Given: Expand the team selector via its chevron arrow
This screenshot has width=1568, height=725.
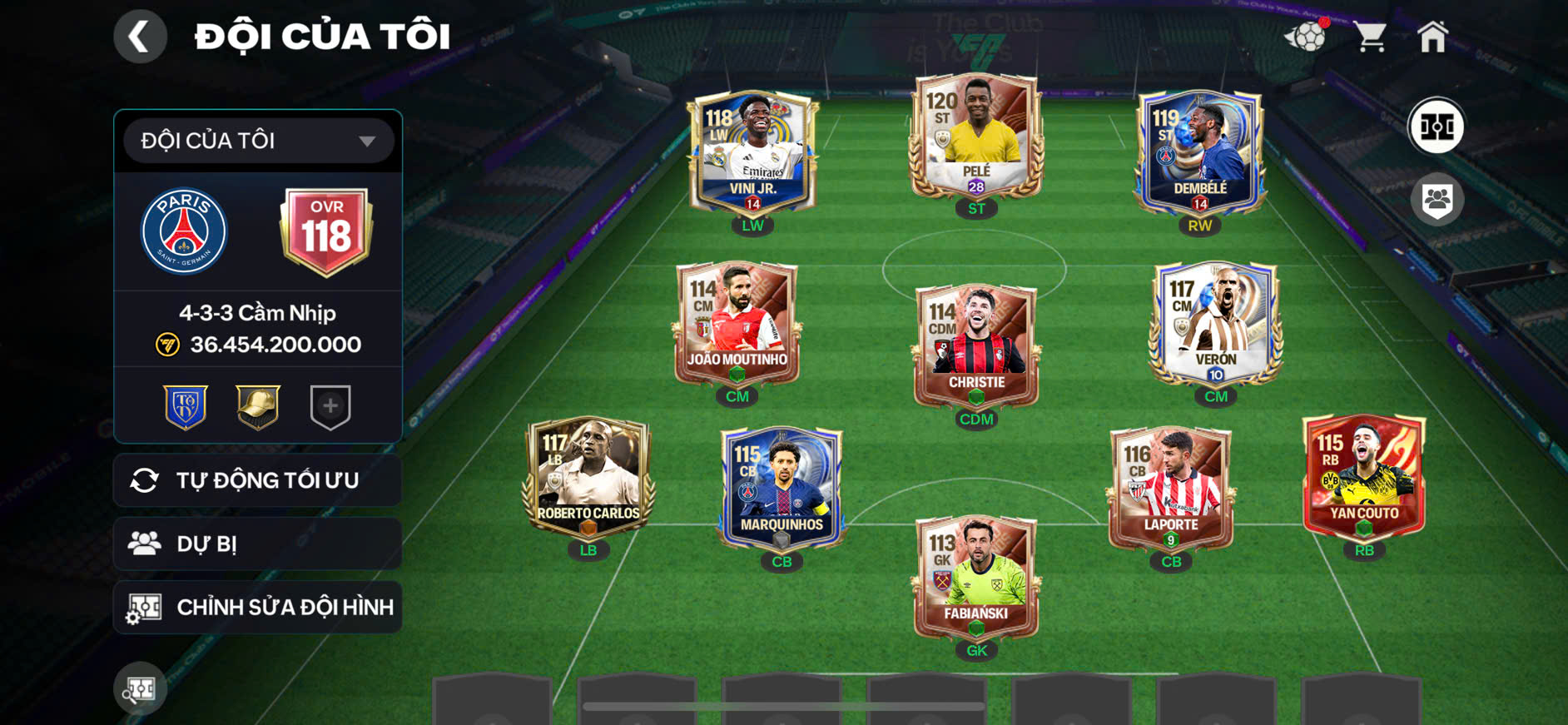Looking at the screenshot, I should click(370, 140).
